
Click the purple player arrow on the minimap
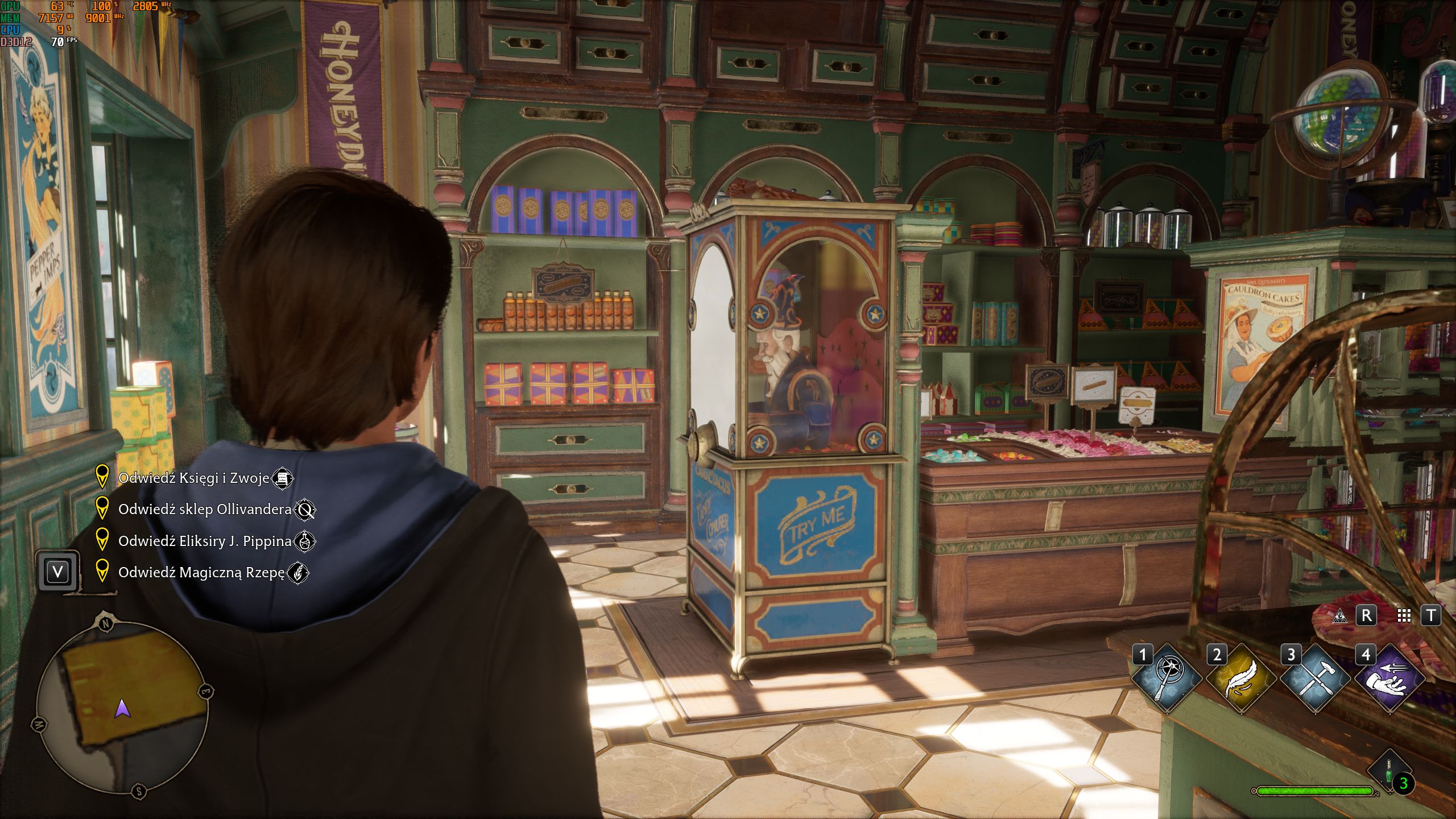coord(123,709)
